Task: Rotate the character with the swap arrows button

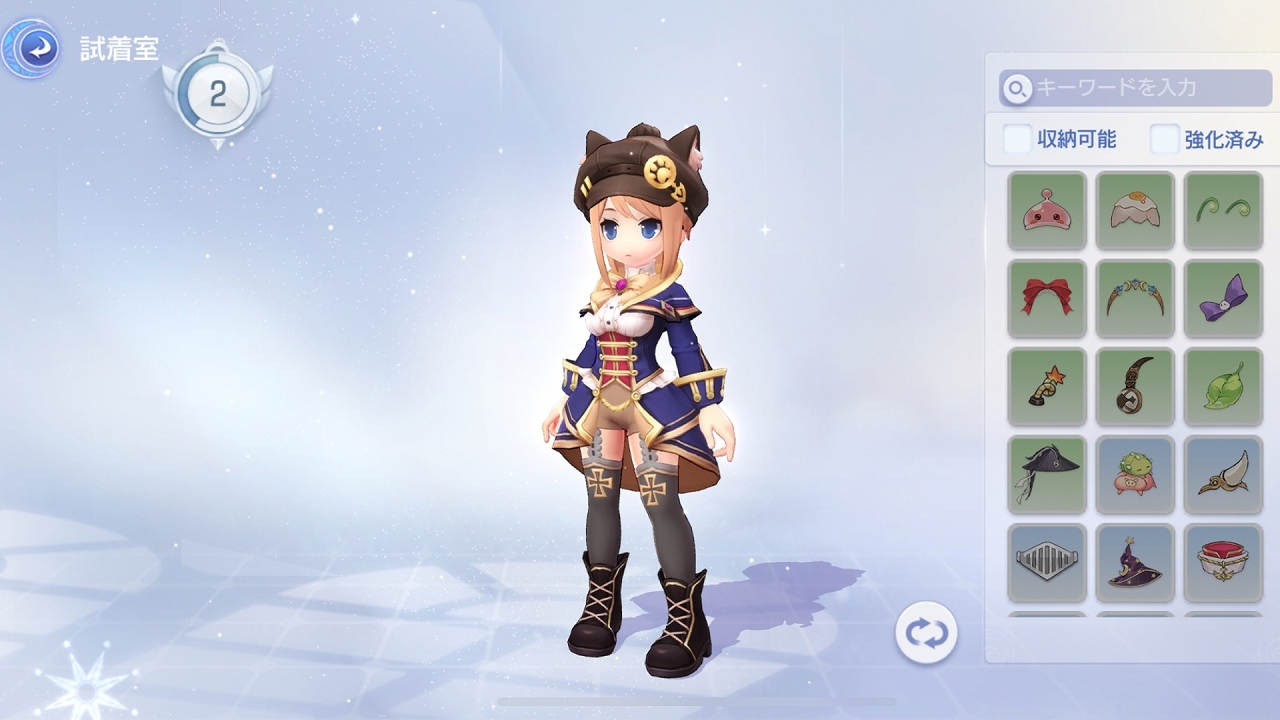Action: [x=926, y=633]
